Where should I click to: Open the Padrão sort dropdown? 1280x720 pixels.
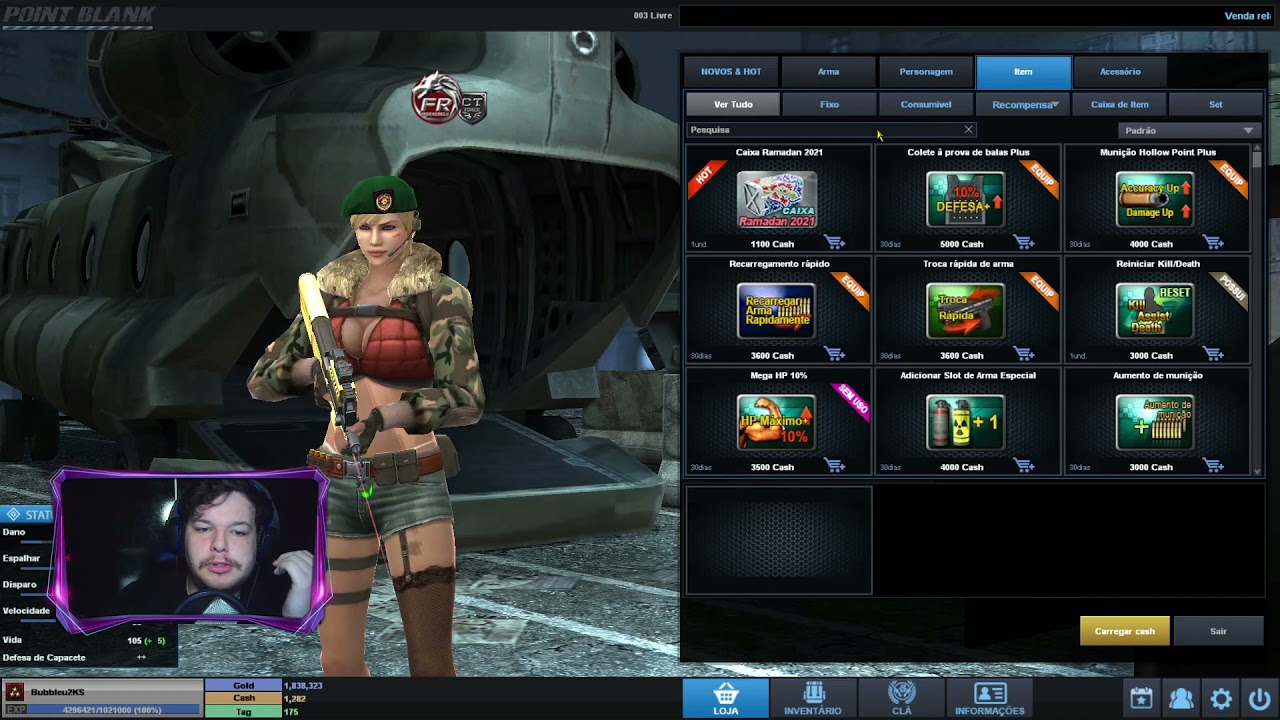1187,130
